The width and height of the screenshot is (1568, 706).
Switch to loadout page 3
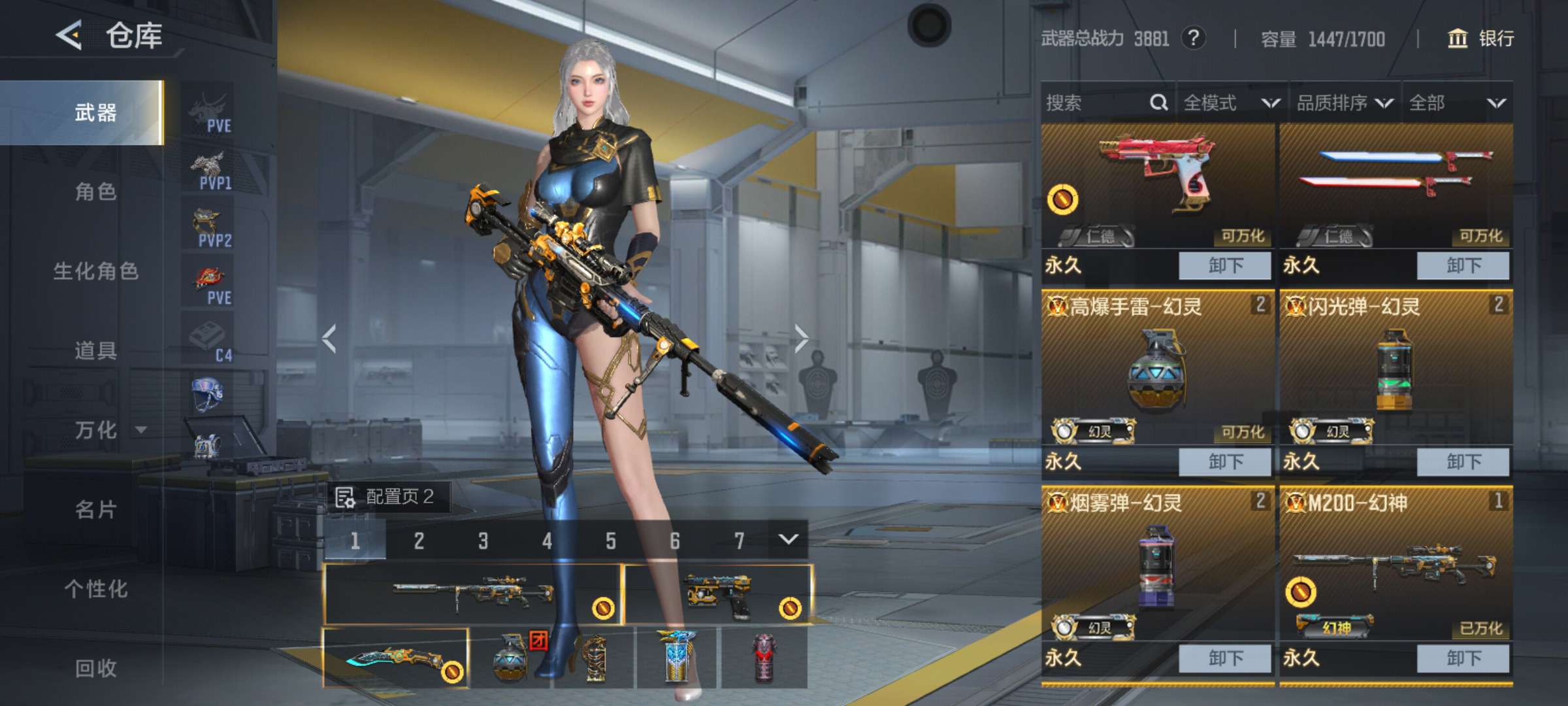coord(483,541)
